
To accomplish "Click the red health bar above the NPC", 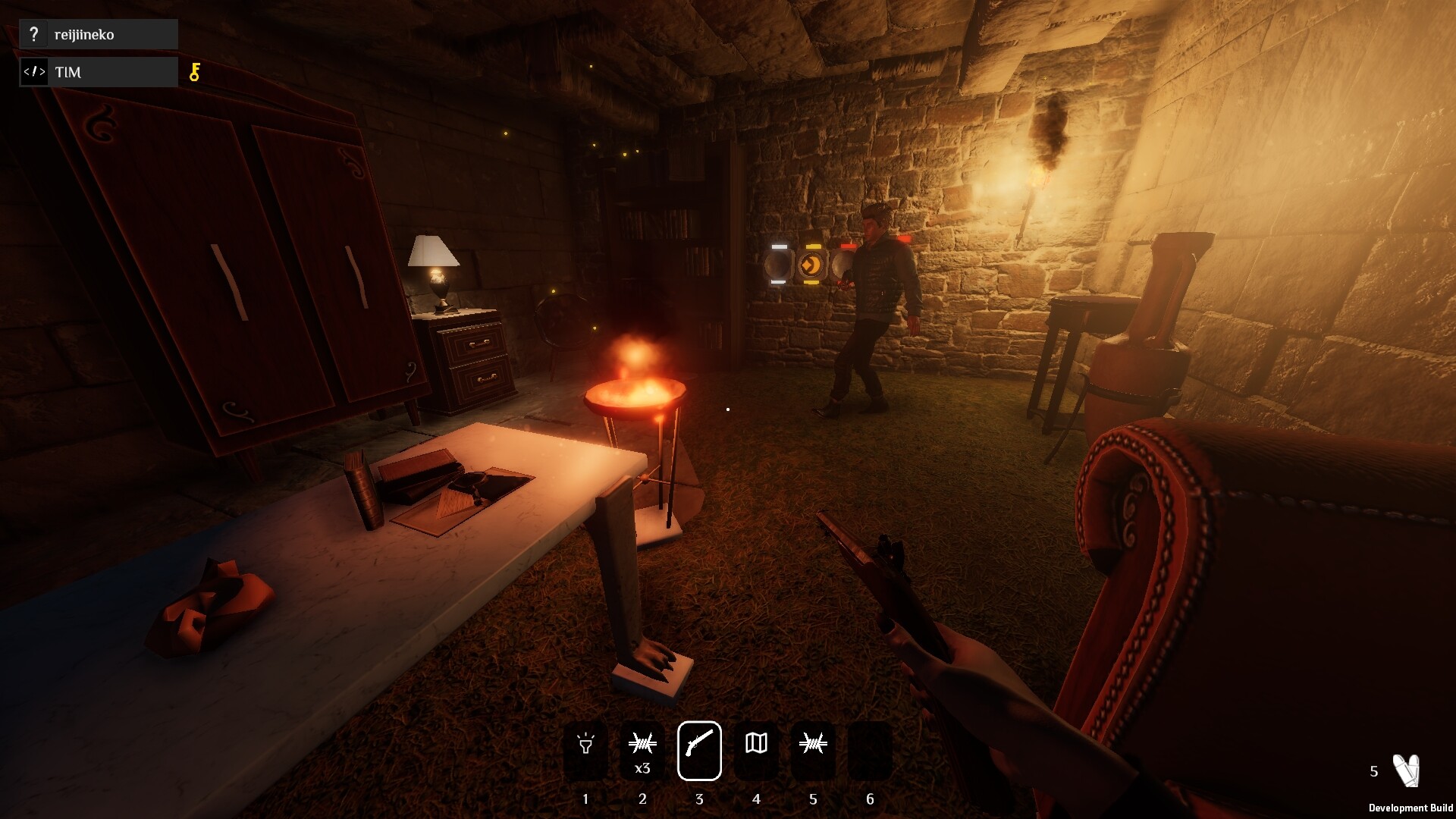I will (x=905, y=238).
